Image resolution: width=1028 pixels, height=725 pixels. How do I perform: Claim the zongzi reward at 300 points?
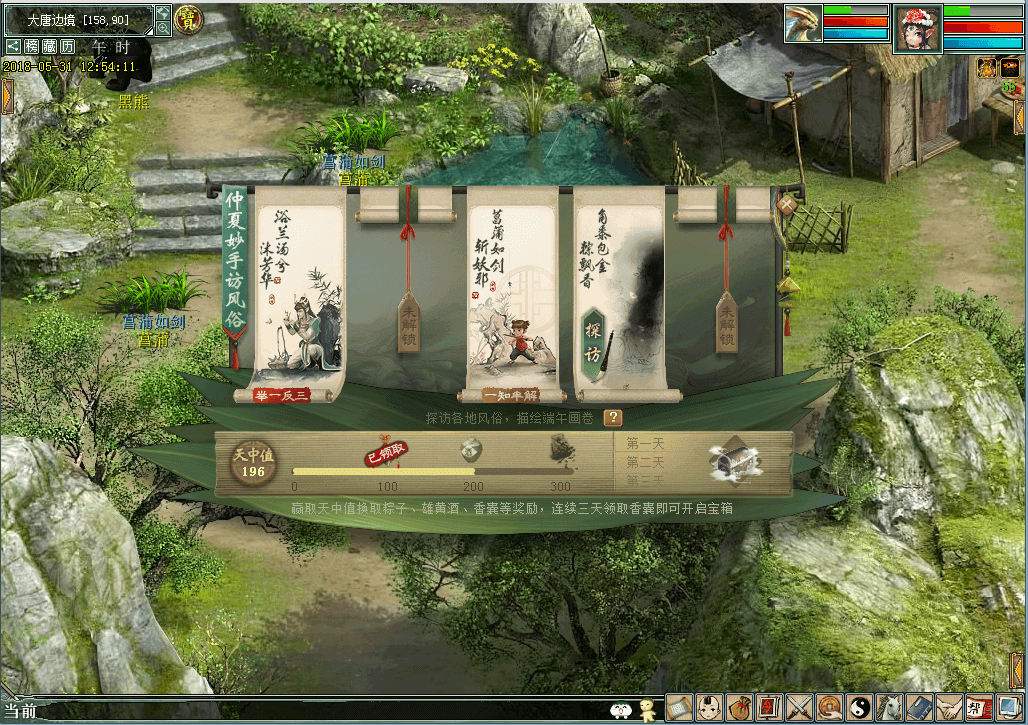561,453
